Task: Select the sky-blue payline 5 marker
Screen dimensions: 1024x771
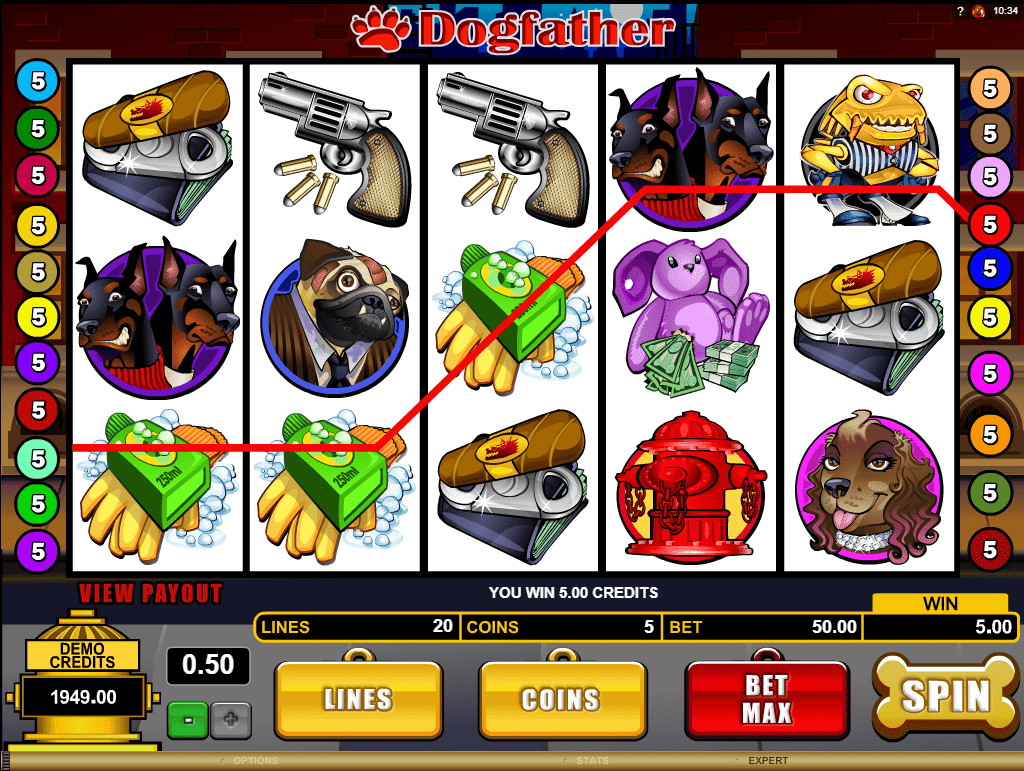Action: pyautogui.click(x=38, y=80)
